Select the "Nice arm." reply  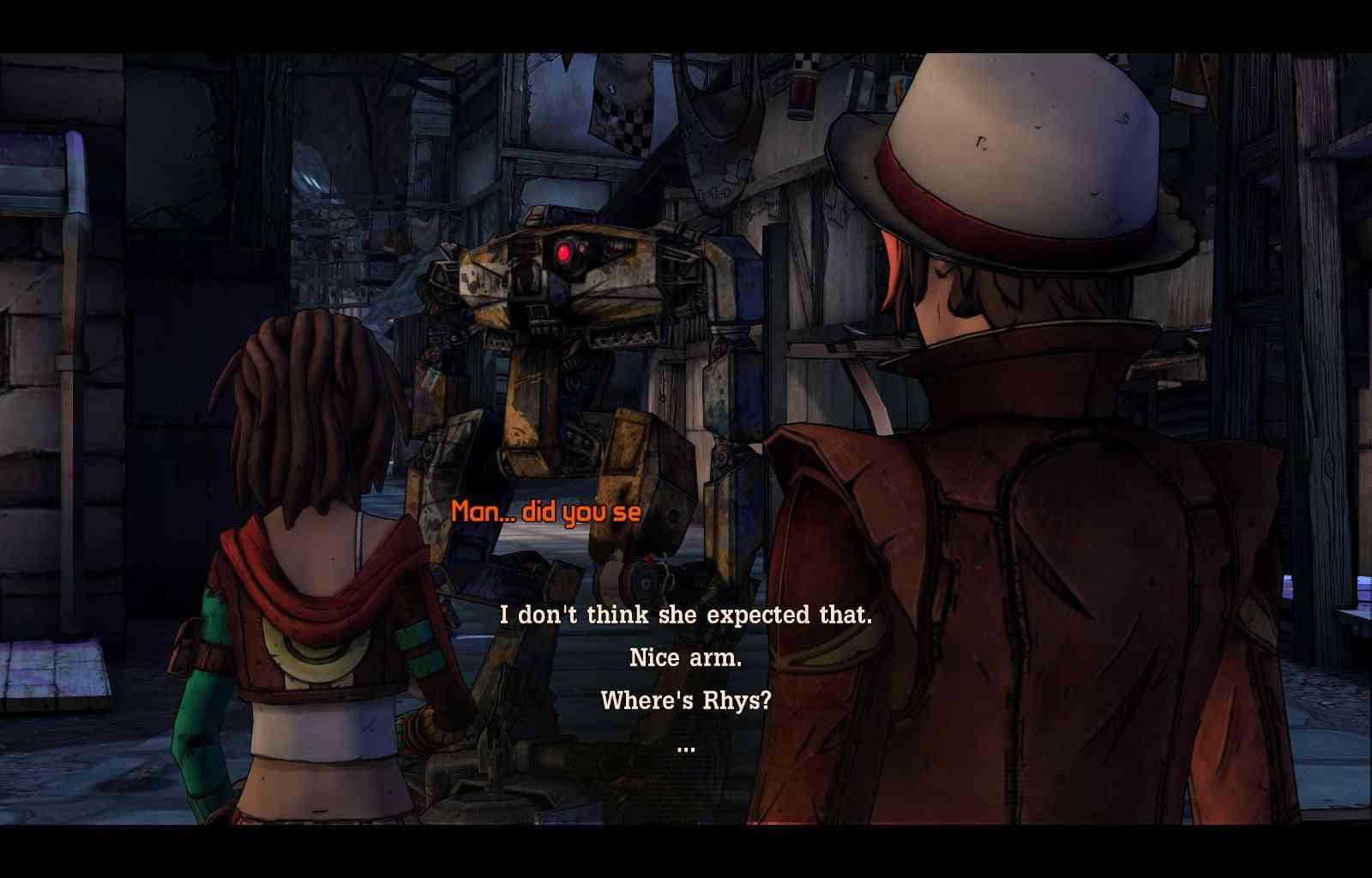[685, 658]
